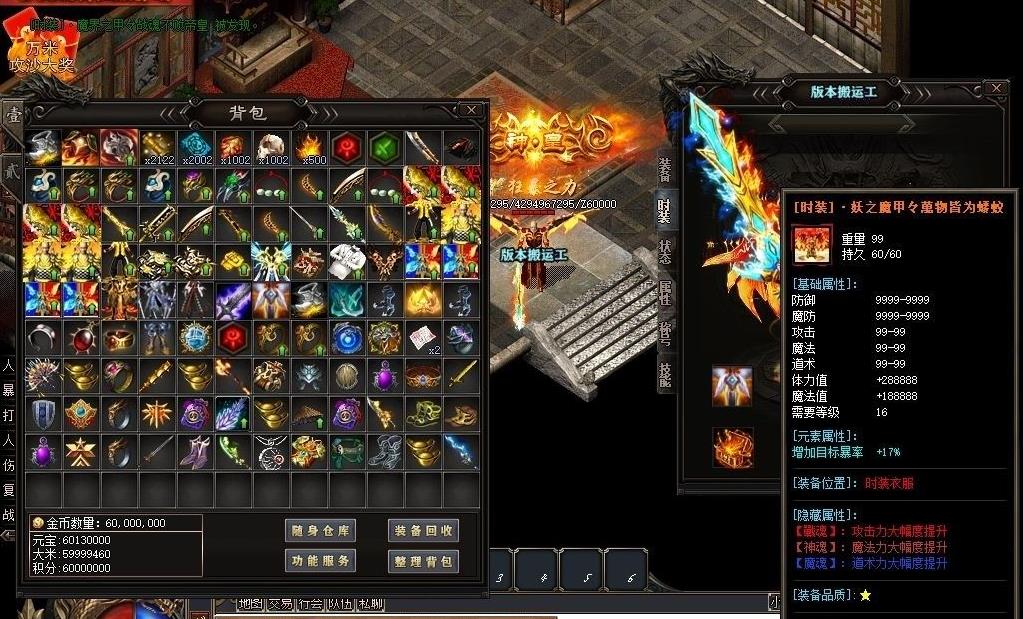Click the winged crest fashion slot
The image size is (1023, 619).
click(732, 386)
